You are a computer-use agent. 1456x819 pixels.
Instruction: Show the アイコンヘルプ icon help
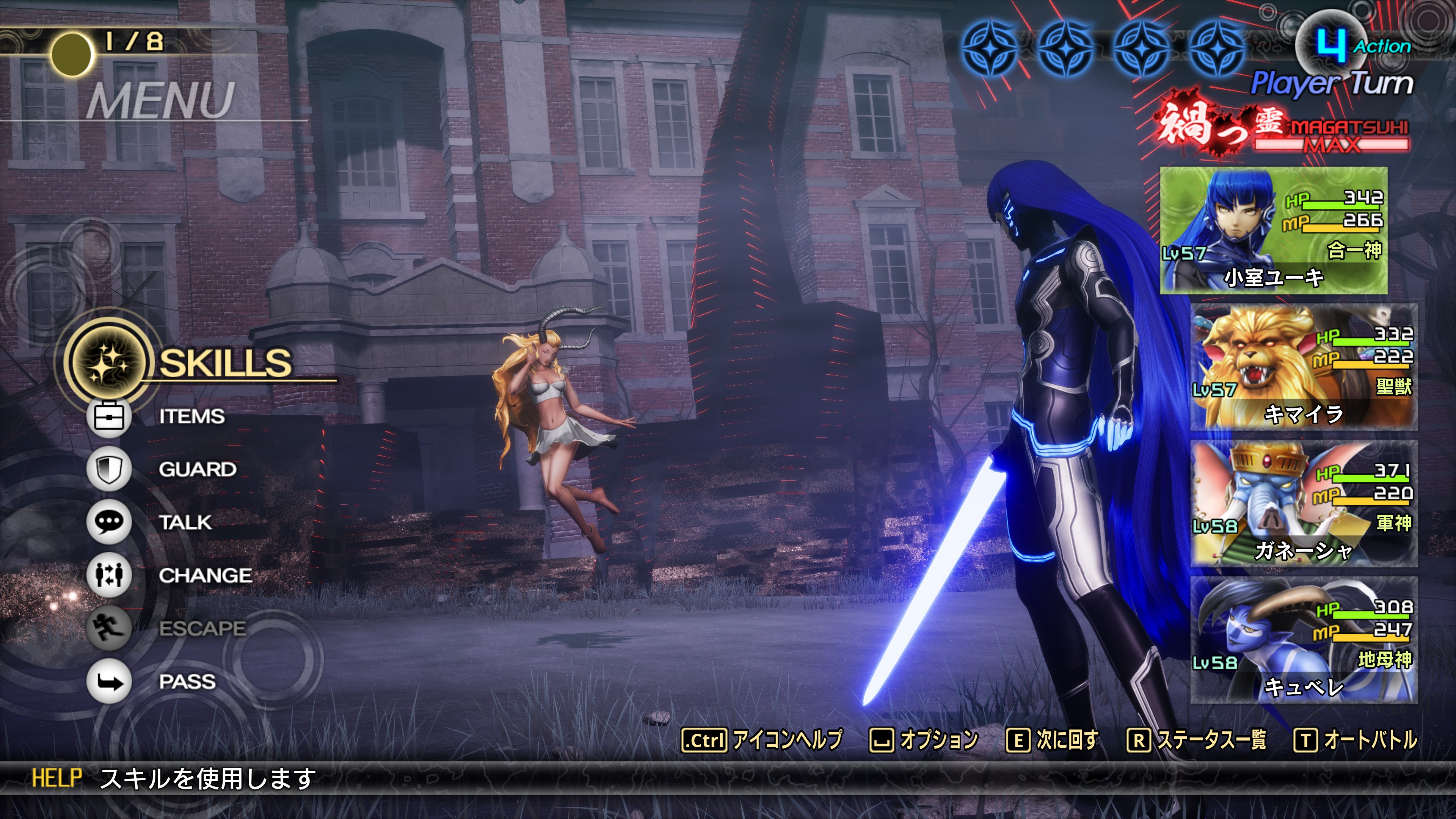coord(762,740)
